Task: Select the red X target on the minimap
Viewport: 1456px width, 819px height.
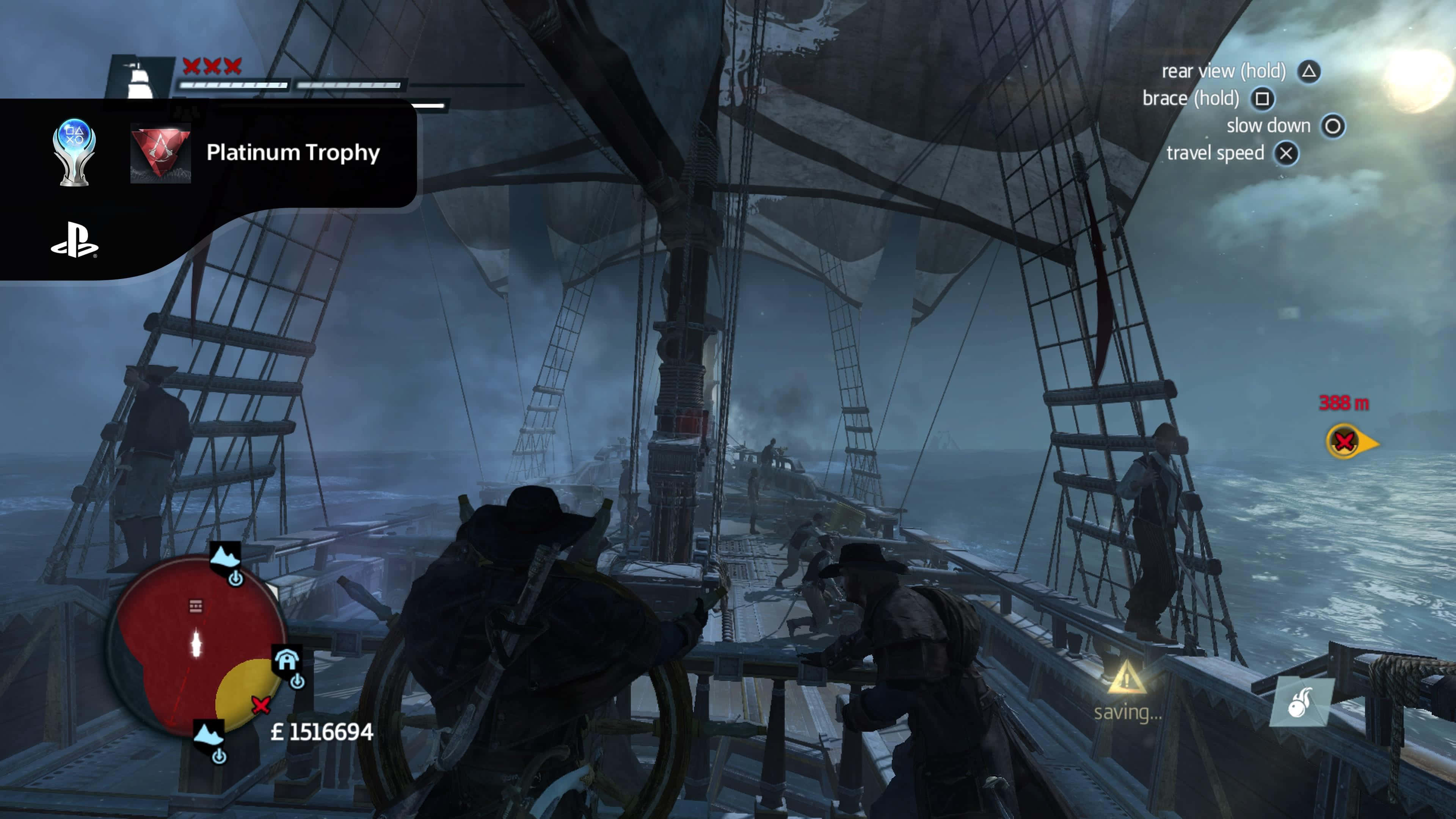Action: coord(260,705)
